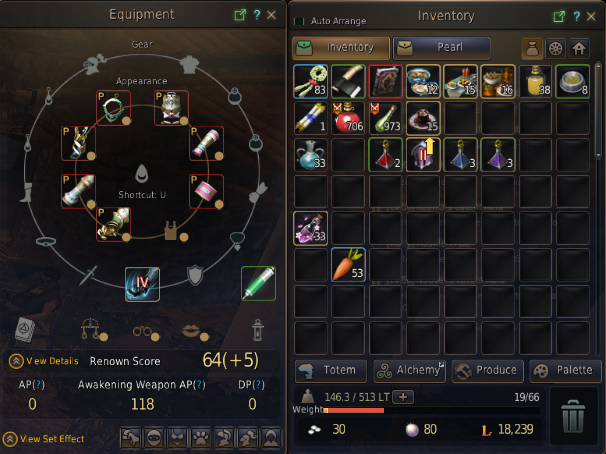Select the red potion stack of 2
Image resolution: width=606 pixels, height=454 pixels.
(x=386, y=156)
